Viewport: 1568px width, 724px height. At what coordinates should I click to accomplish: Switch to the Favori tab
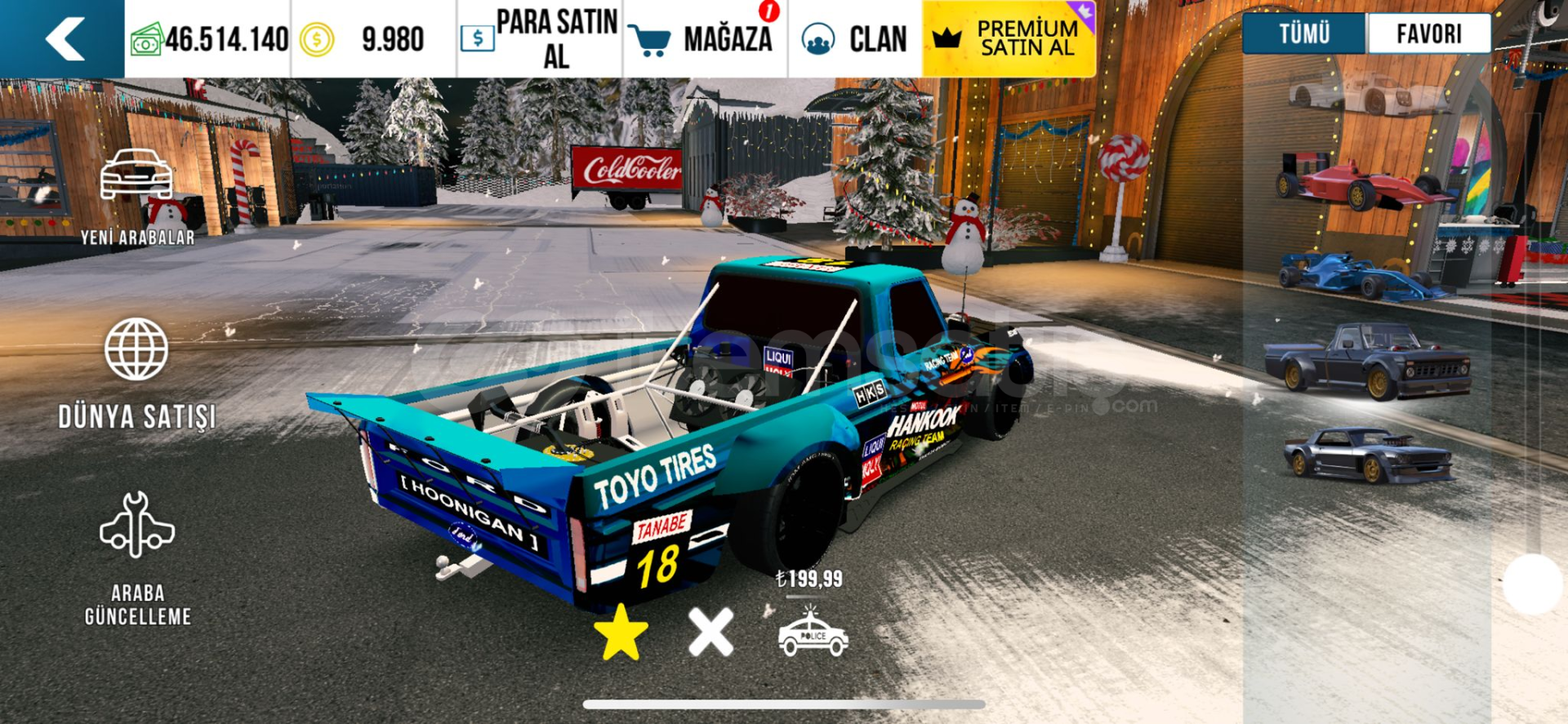click(x=1428, y=33)
